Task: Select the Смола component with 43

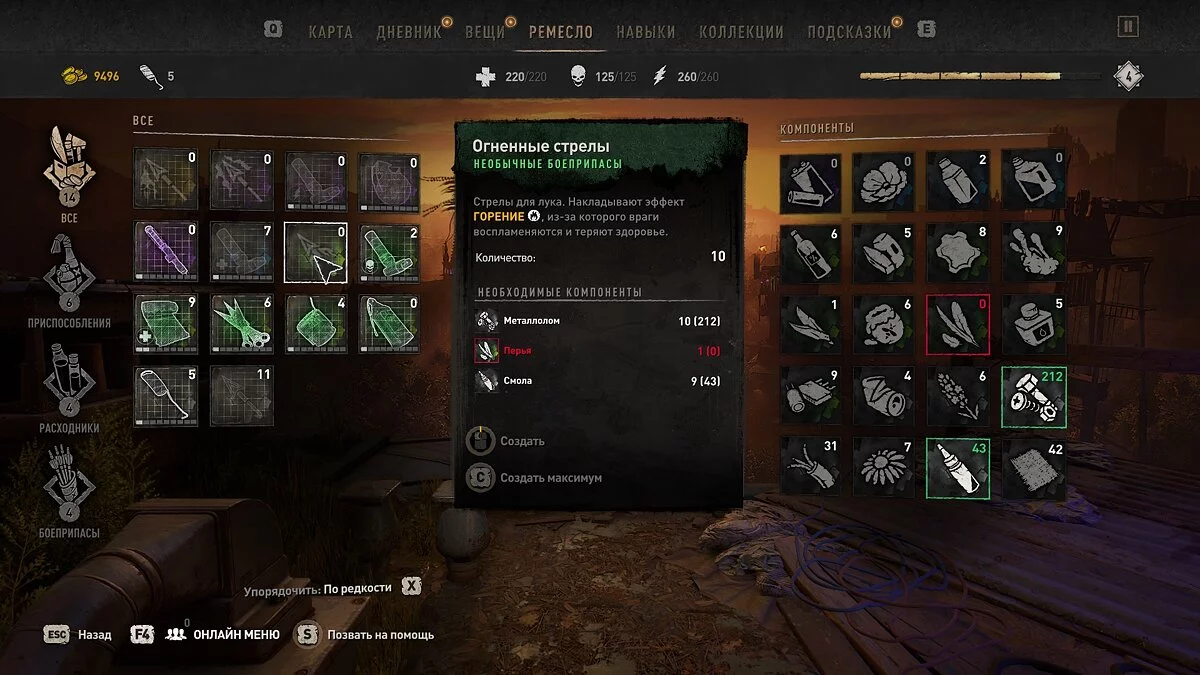Action: (x=958, y=467)
